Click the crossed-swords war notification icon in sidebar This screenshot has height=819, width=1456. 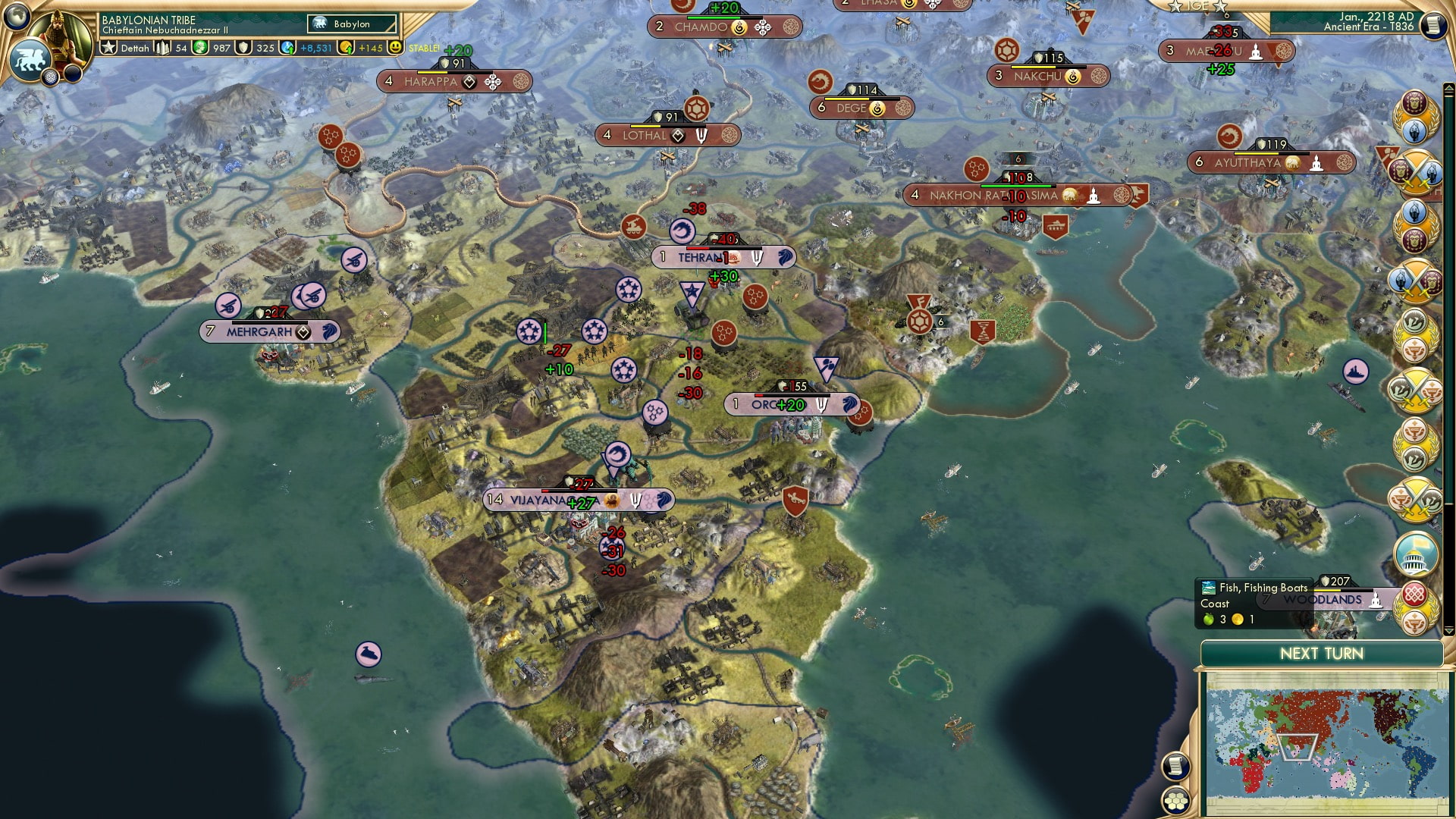point(1413,168)
